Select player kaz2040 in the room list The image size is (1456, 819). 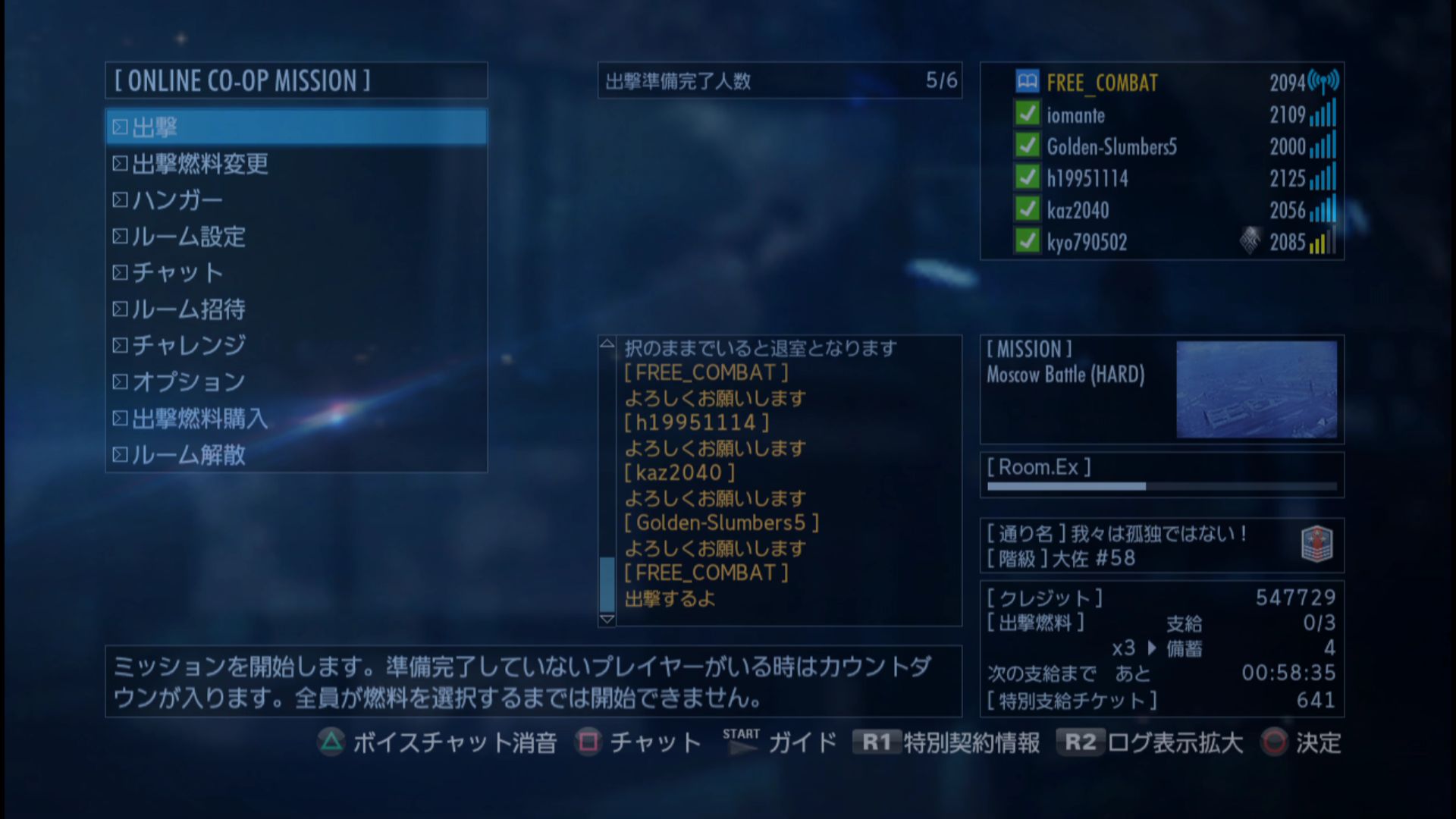(1077, 211)
